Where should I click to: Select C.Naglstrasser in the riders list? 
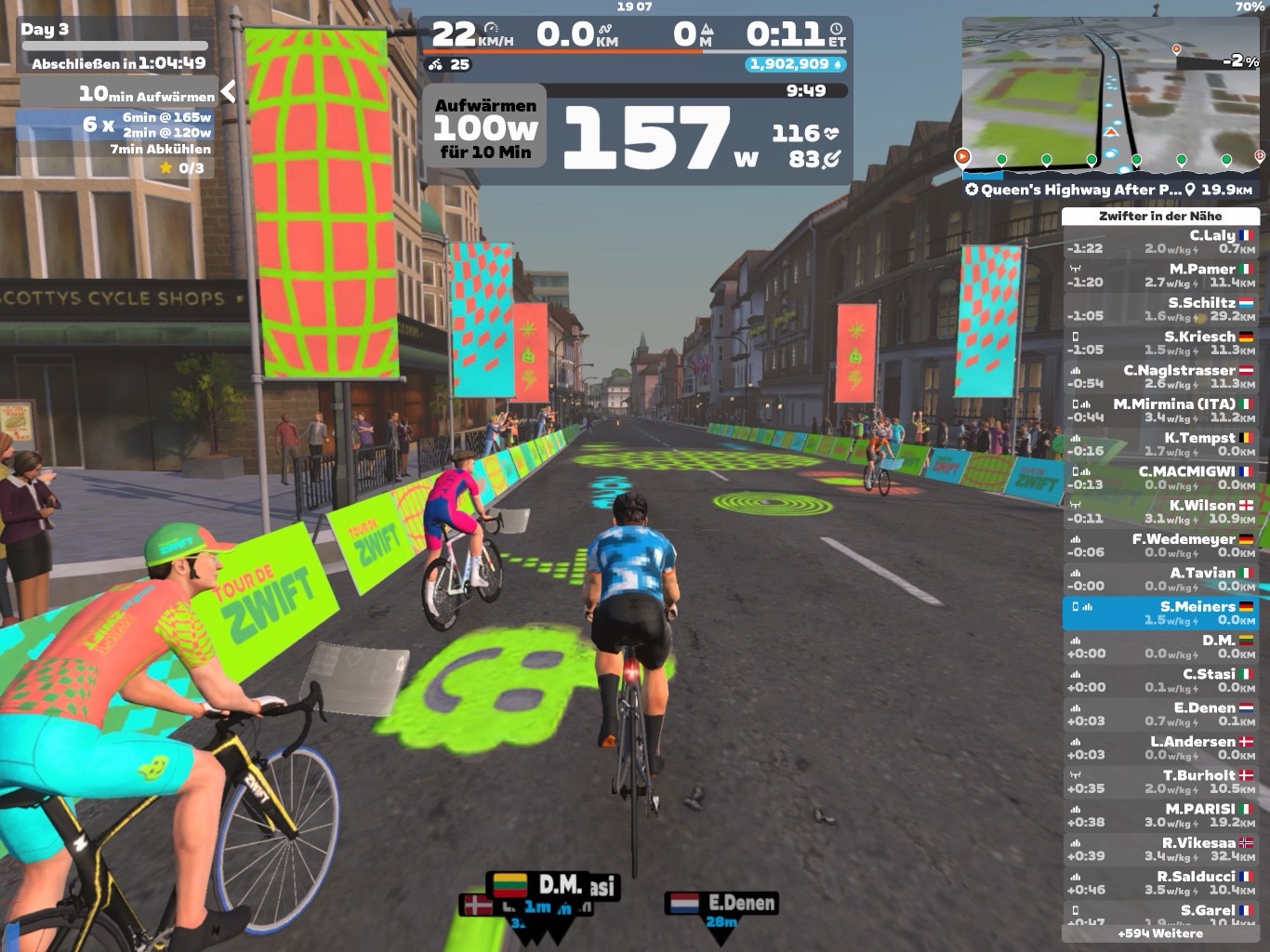tap(1160, 377)
